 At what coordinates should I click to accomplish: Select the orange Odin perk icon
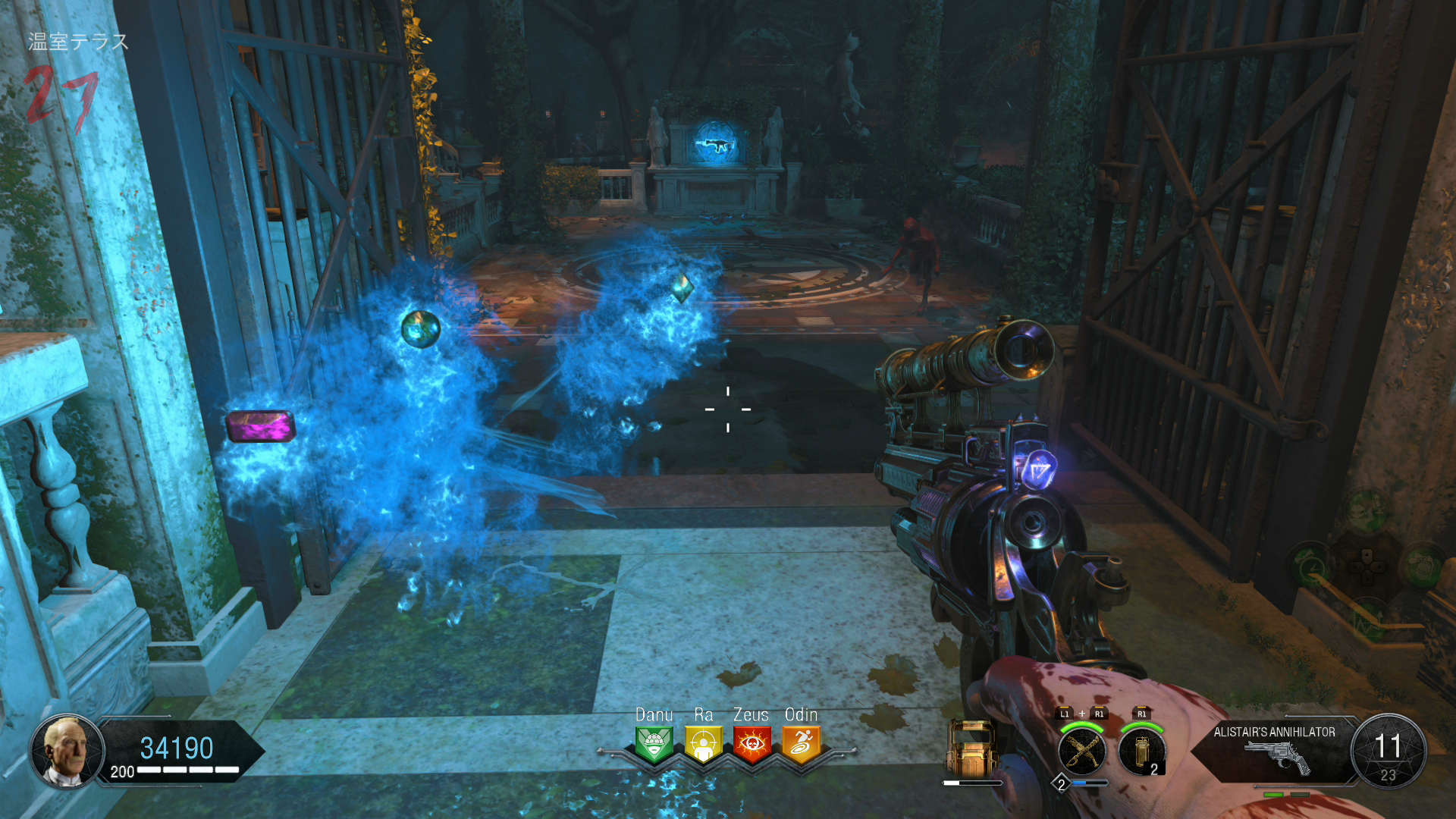[x=802, y=743]
